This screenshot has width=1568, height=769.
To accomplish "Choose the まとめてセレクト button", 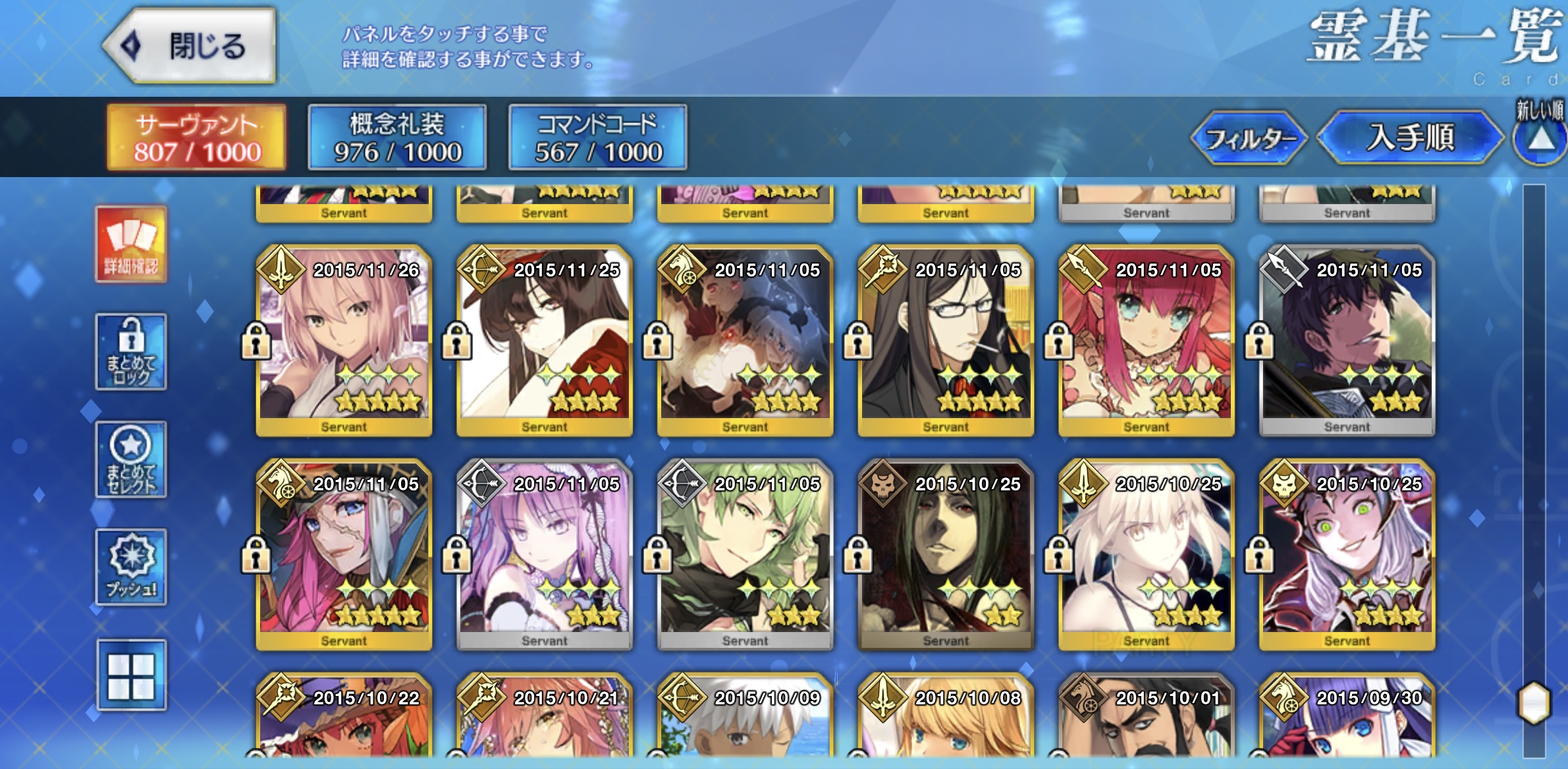I will coord(131,460).
